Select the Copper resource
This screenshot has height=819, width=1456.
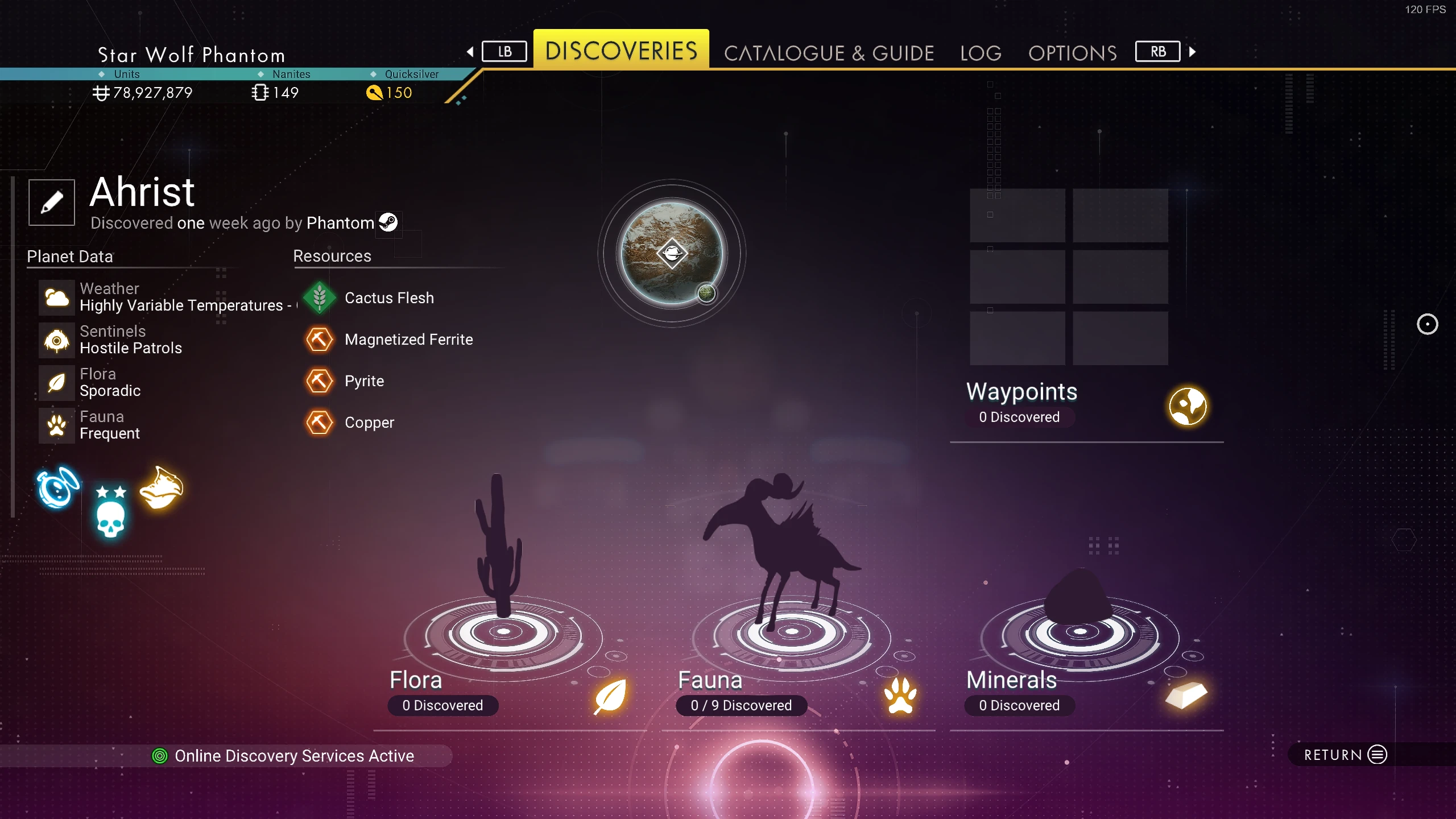coord(369,423)
